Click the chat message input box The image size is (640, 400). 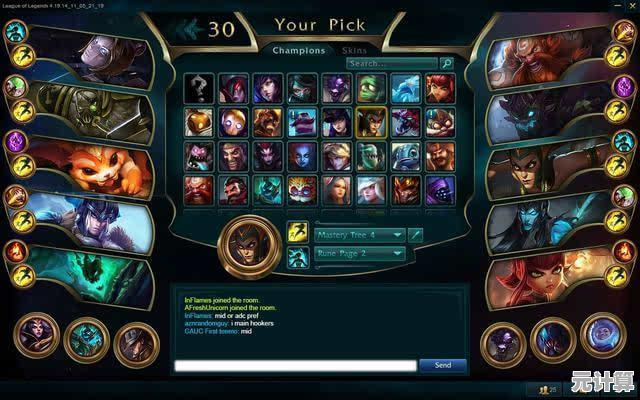coord(295,365)
